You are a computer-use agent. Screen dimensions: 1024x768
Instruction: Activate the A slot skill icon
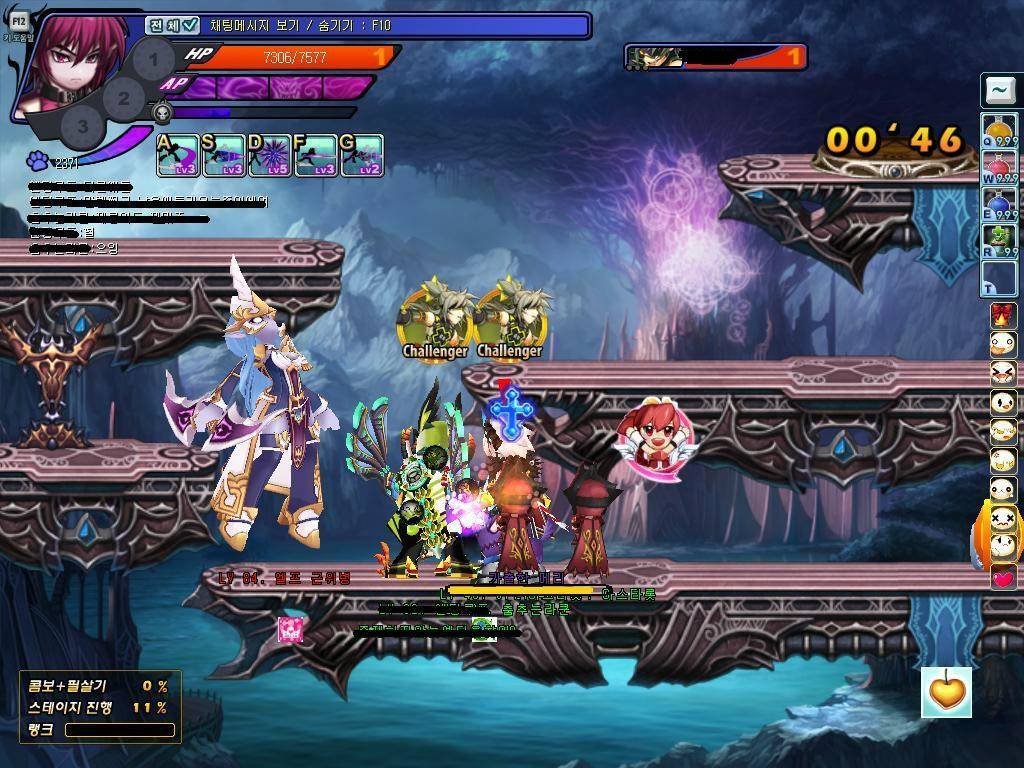178,156
